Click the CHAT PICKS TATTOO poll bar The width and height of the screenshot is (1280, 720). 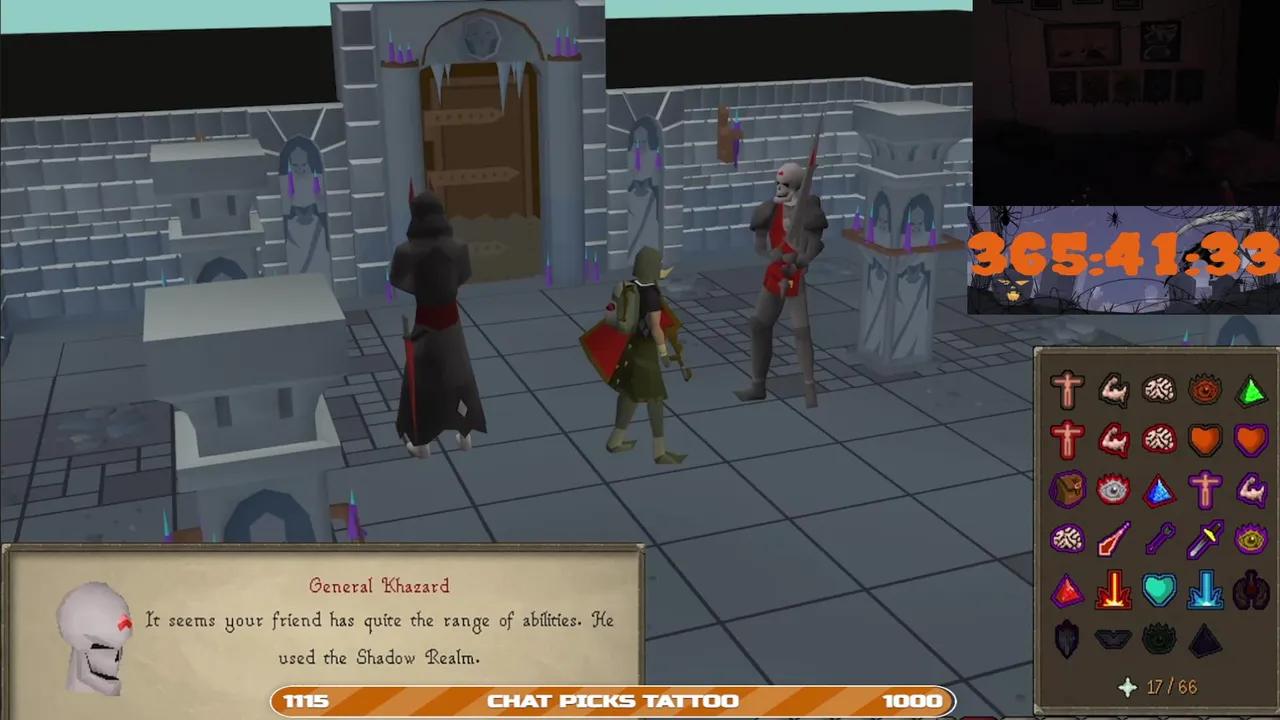pyautogui.click(x=612, y=701)
